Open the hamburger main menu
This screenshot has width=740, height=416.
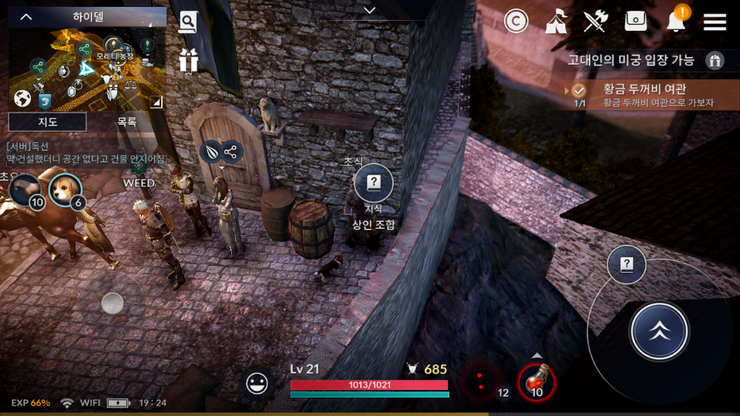[714, 22]
